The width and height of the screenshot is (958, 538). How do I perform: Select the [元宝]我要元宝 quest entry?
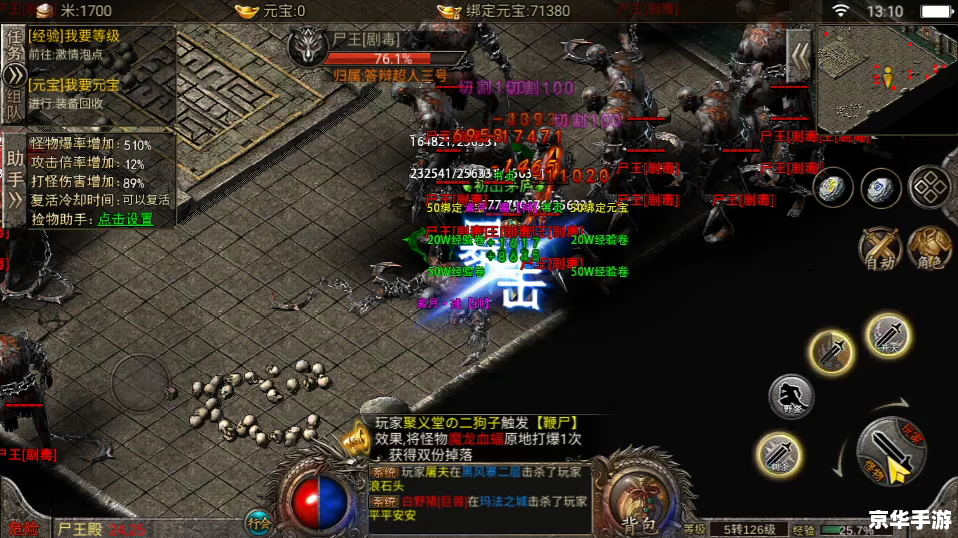(x=75, y=85)
